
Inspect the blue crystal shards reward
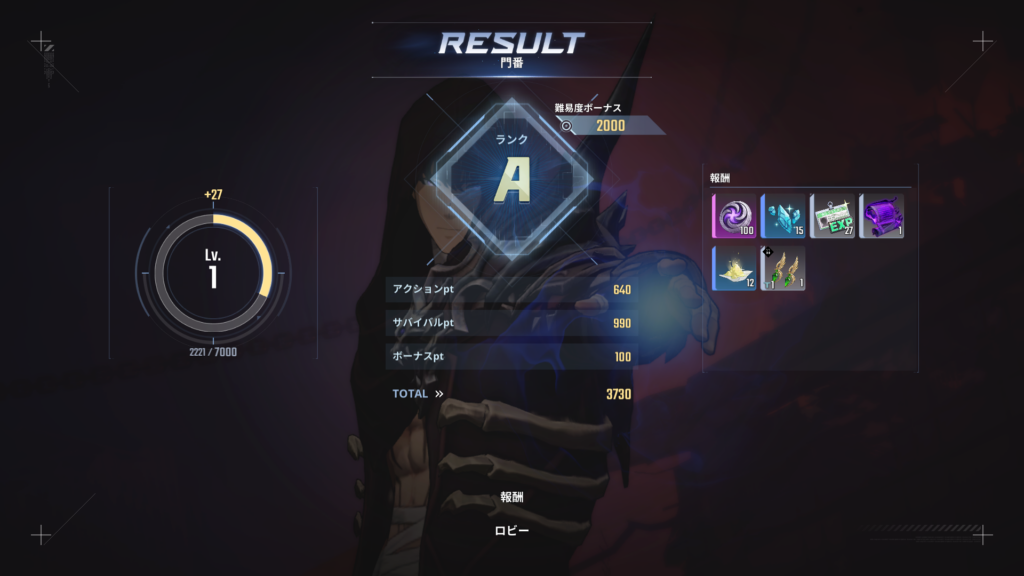tap(783, 216)
